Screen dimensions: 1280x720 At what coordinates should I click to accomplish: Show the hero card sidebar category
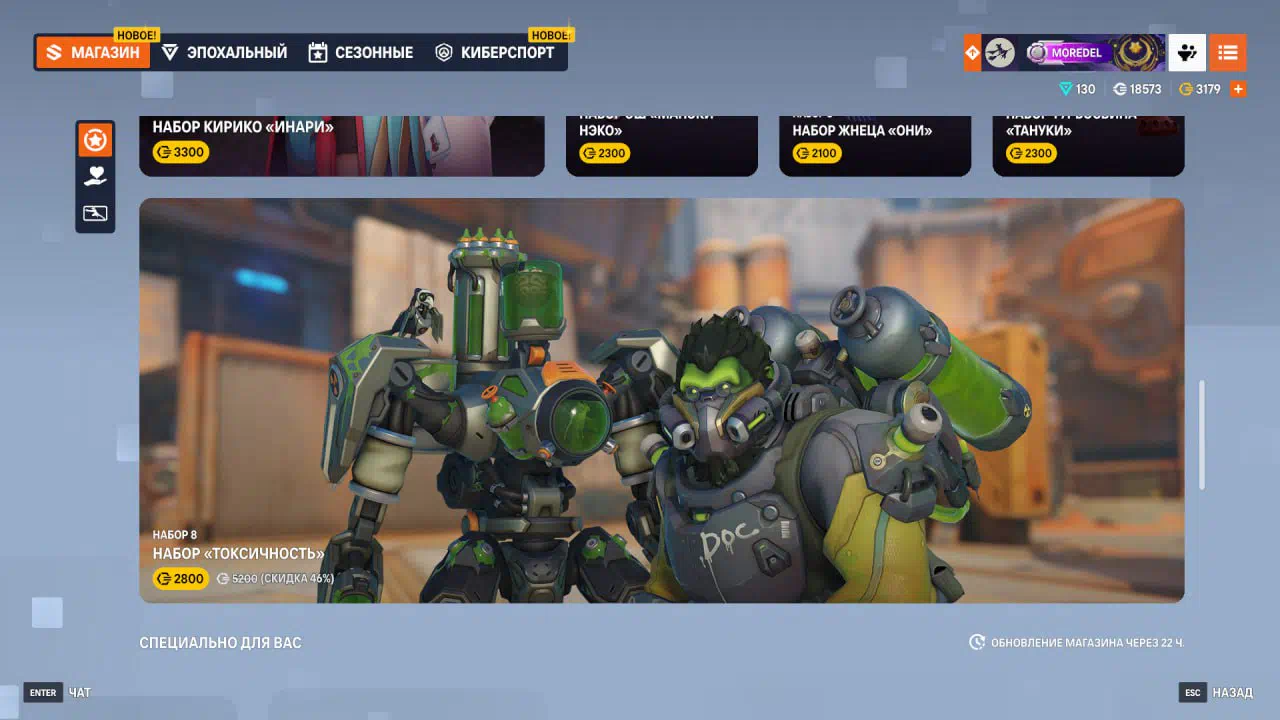point(95,213)
